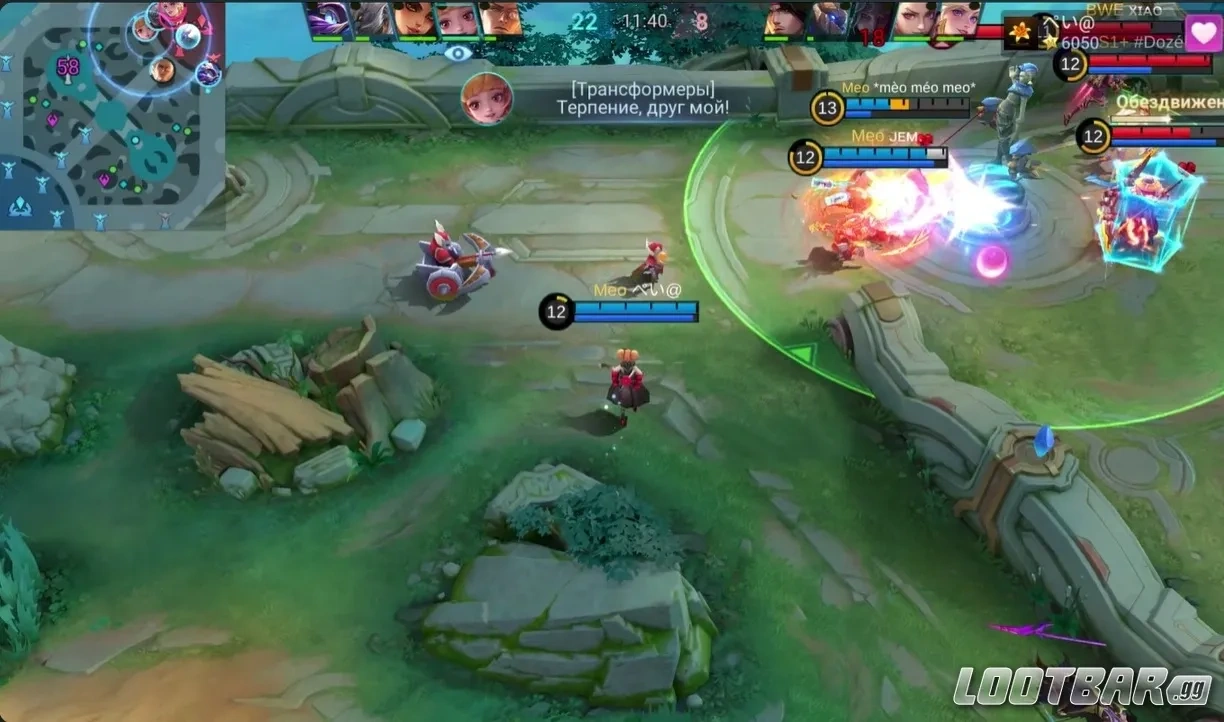Viewport: 1224px width, 722px height.
Task: Select the pink-haired hero portrait on blue team
Action: pyautogui.click(x=456, y=19)
